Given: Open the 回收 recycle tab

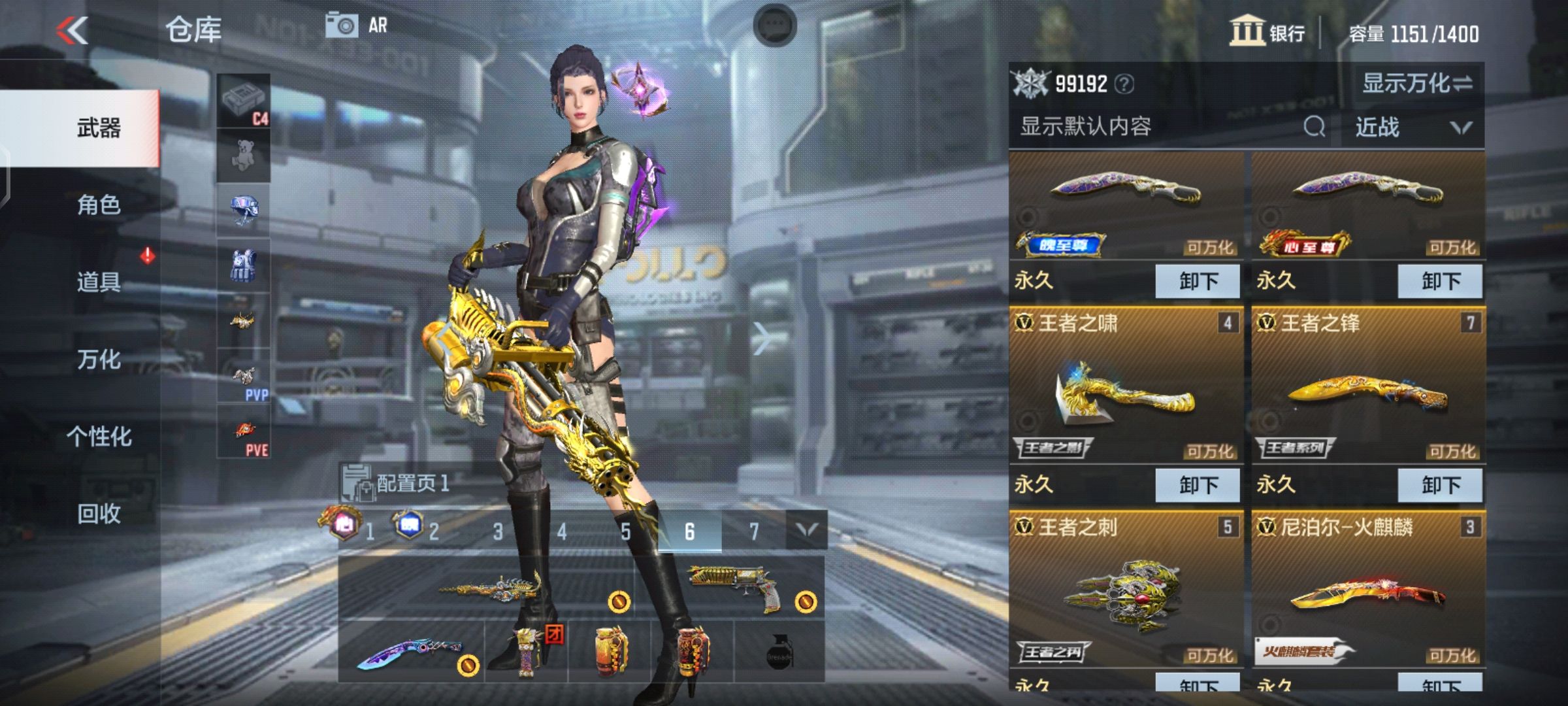Looking at the screenshot, I should coord(99,514).
